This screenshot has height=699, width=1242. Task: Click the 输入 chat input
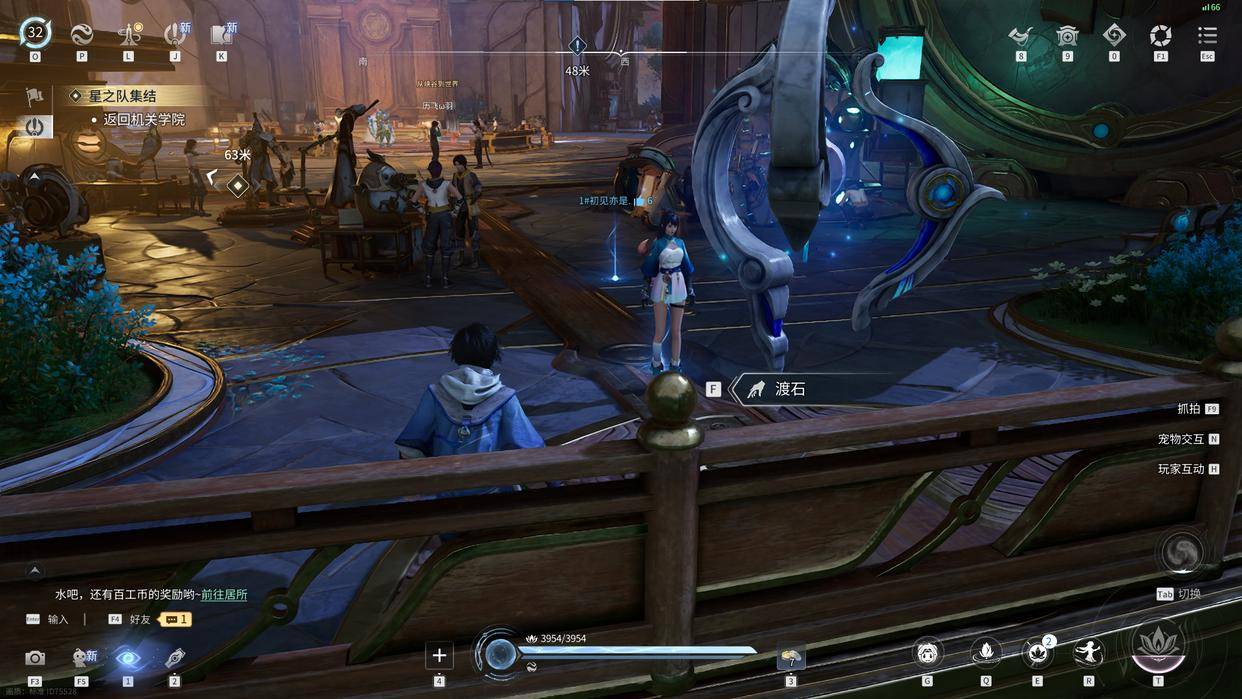(57, 619)
